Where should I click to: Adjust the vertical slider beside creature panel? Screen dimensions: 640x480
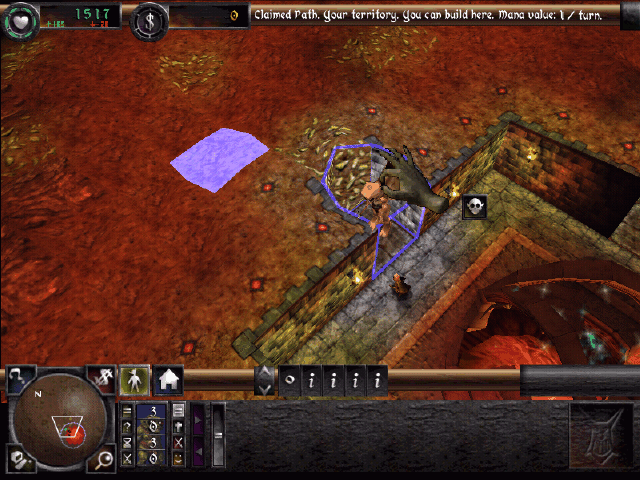tap(218, 435)
